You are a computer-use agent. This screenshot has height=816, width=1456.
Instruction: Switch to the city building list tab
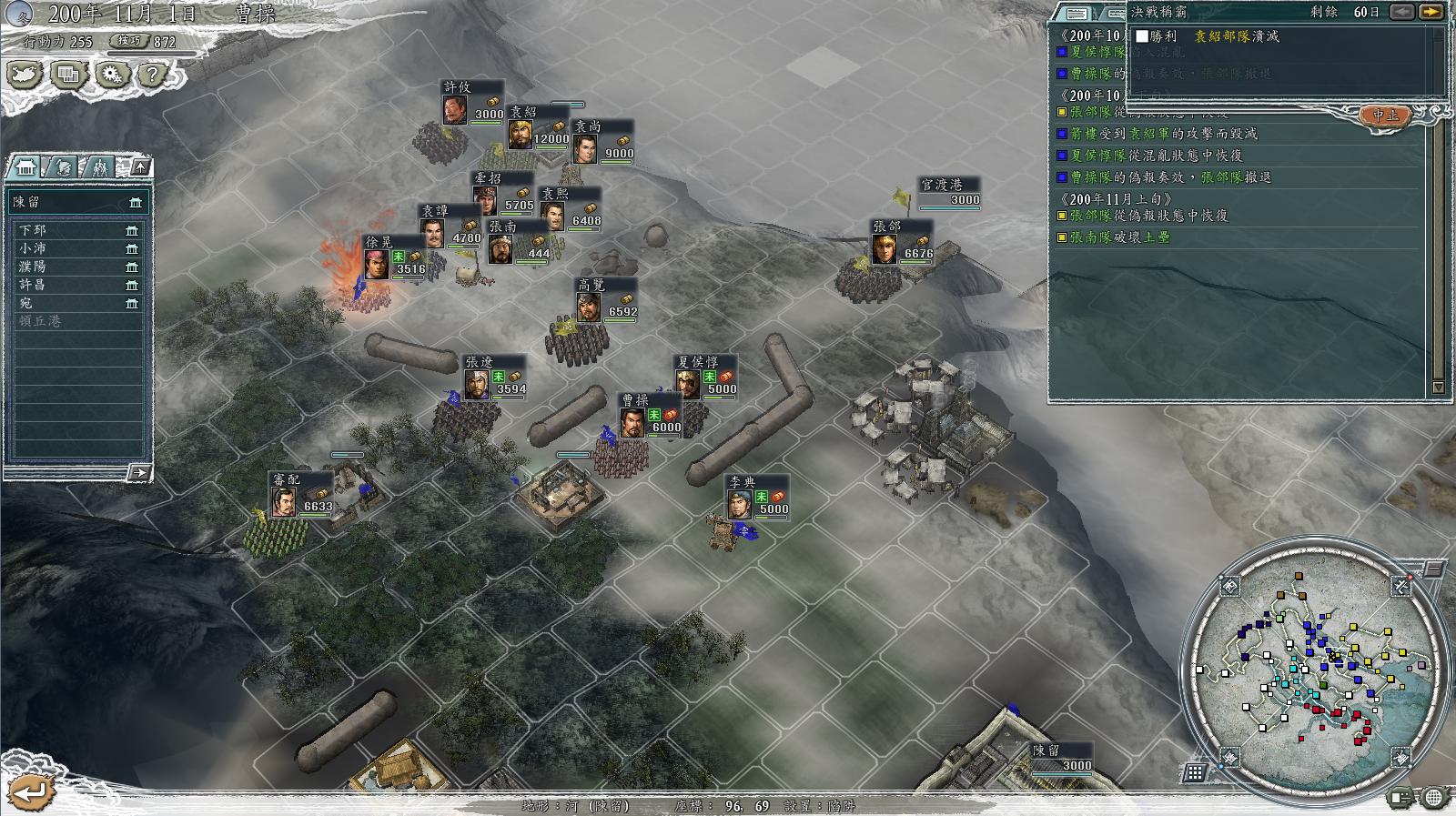coord(26,167)
